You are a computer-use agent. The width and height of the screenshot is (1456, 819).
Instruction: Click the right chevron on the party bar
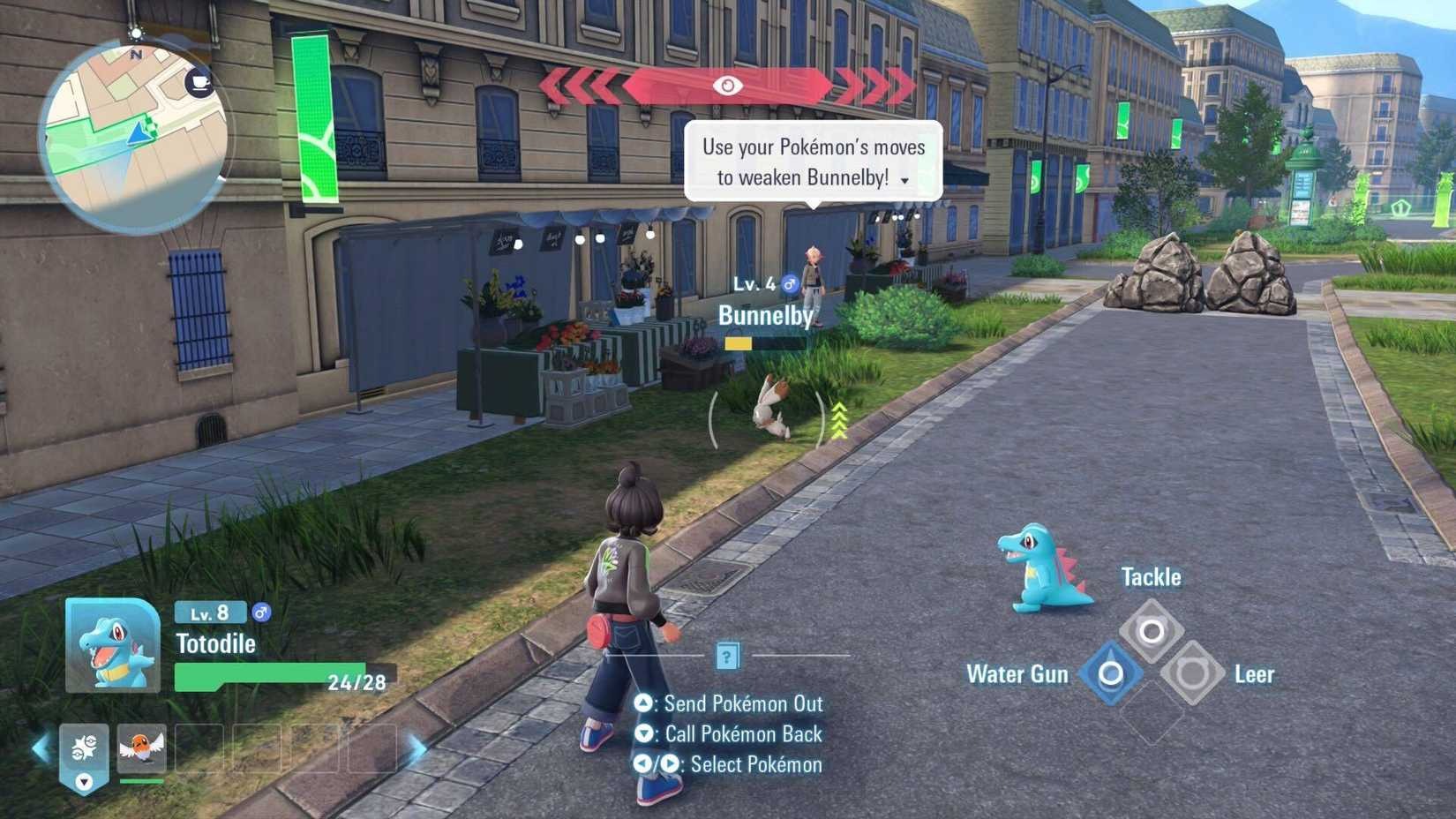click(x=415, y=751)
